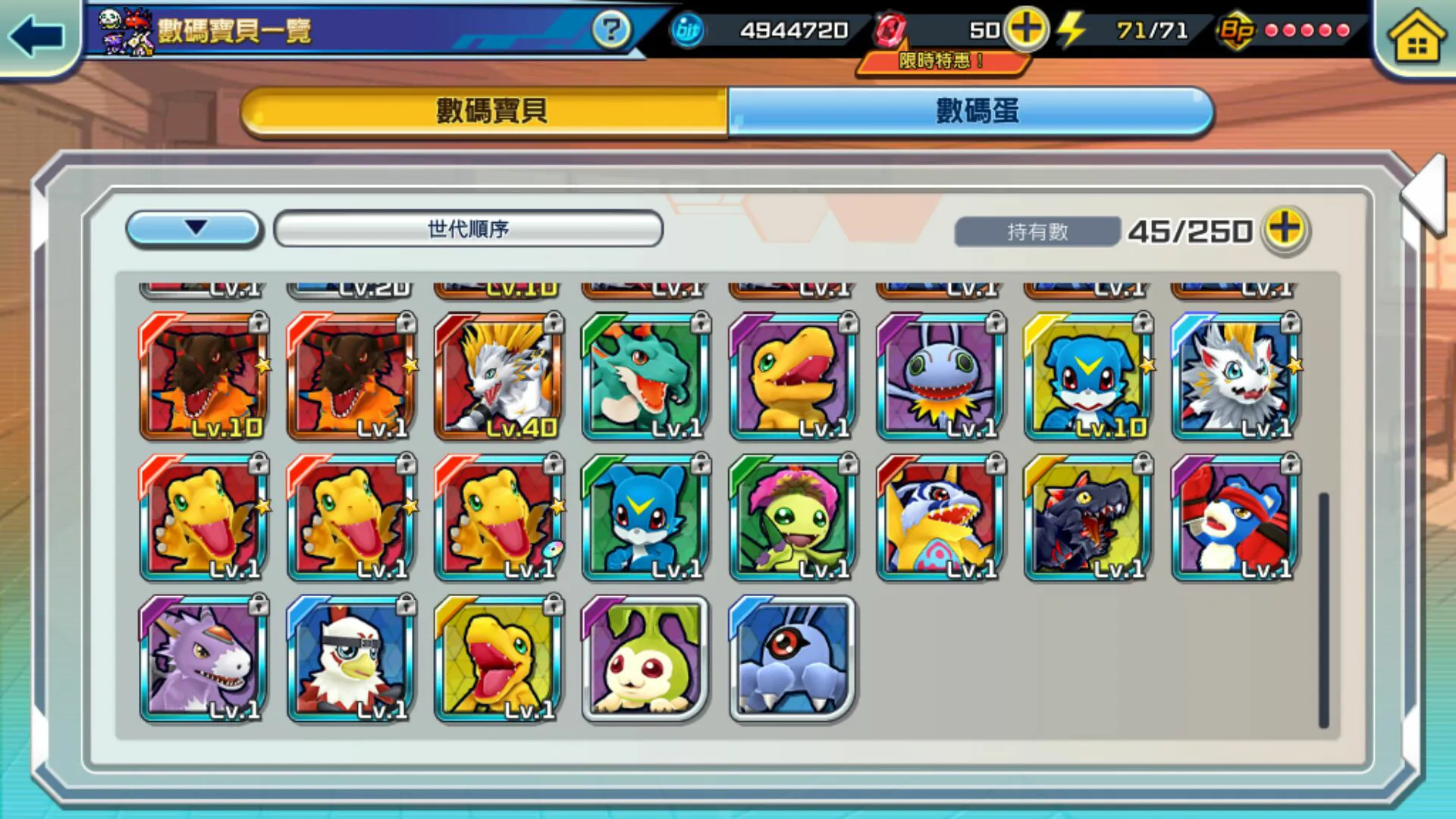Expand storage capacity with plus button

pyautogui.click(x=1285, y=229)
